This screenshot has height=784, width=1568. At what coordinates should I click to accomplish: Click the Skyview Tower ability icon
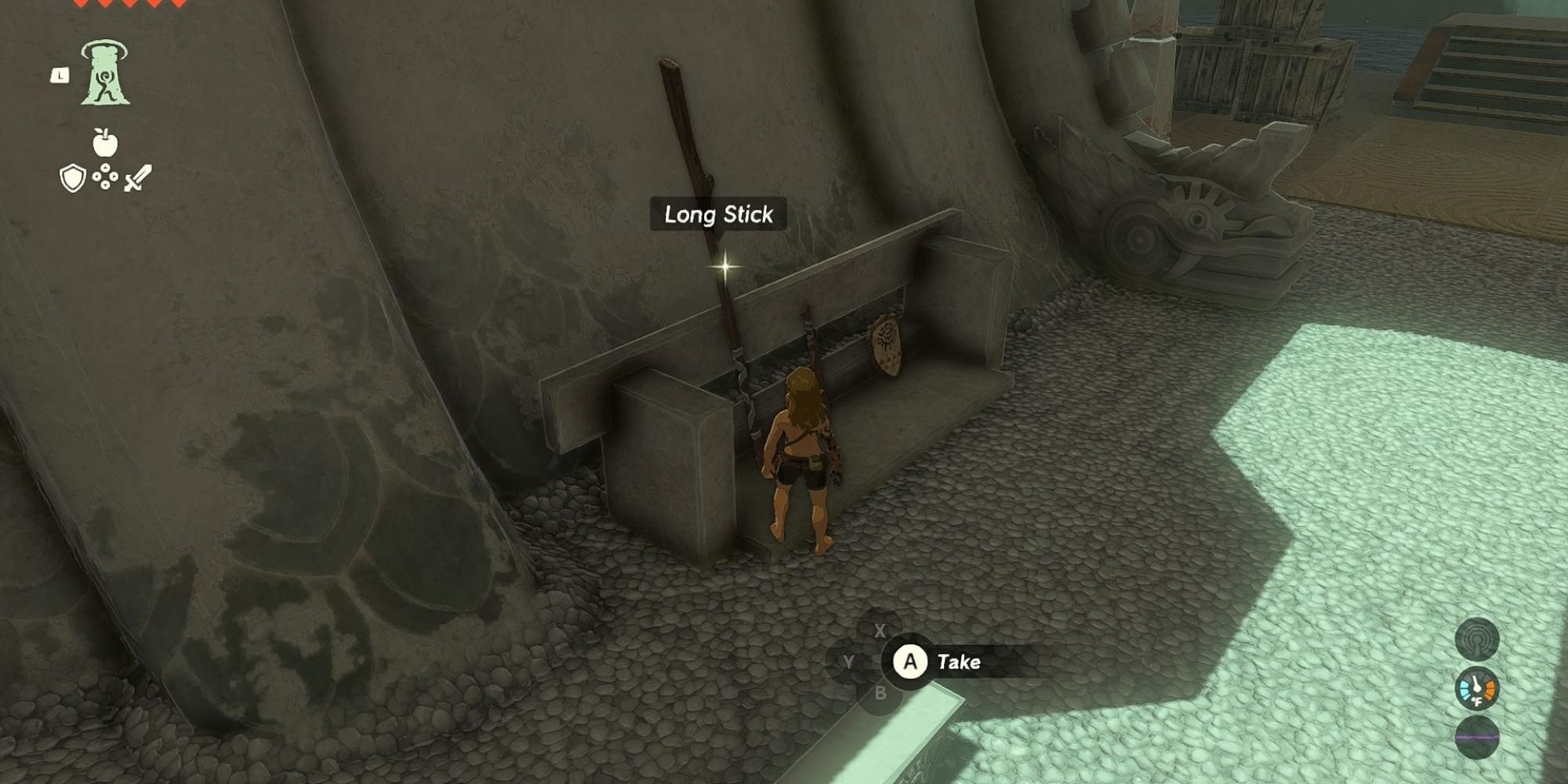click(105, 74)
